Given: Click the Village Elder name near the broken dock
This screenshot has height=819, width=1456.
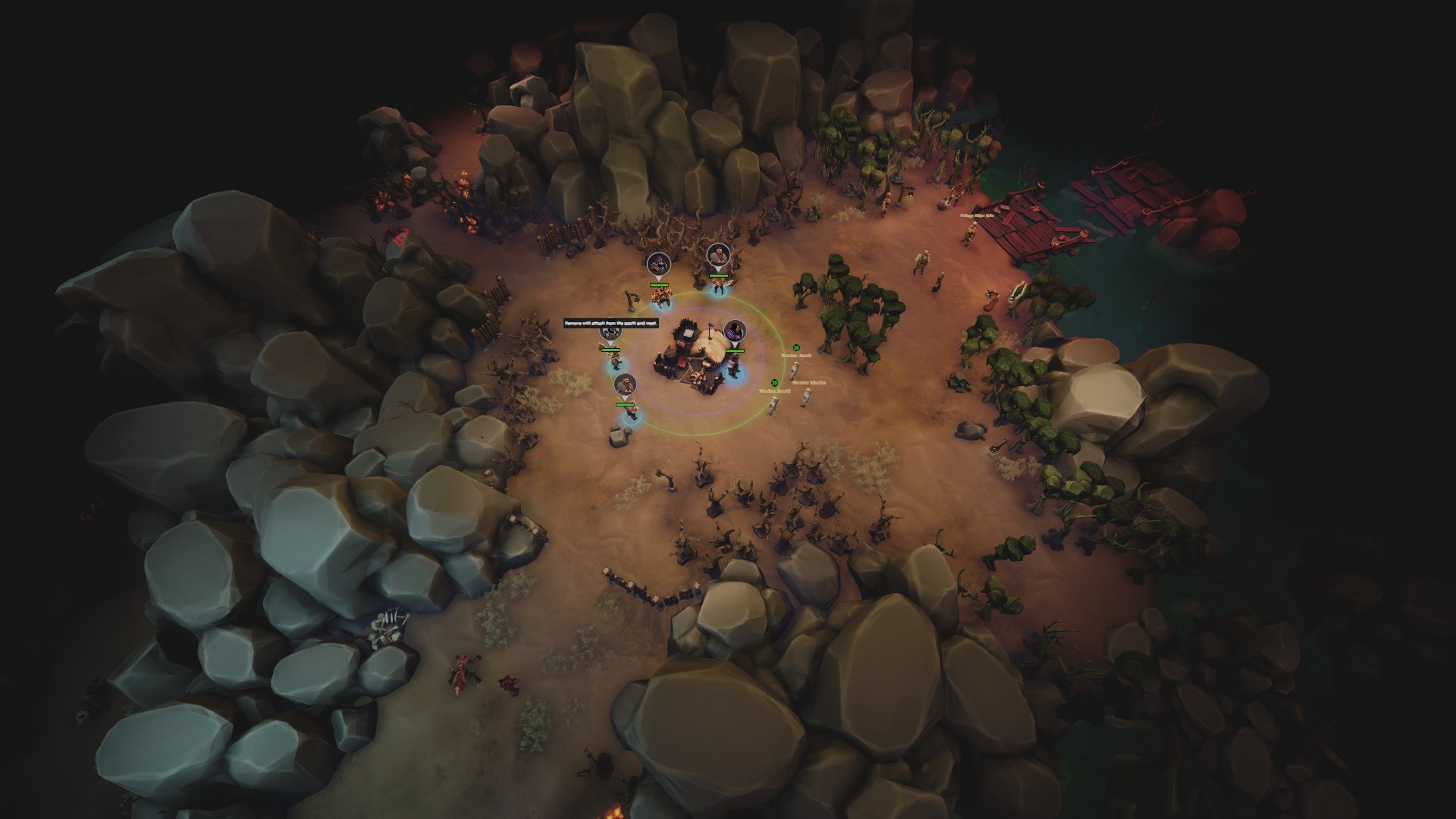Looking at the screenshot, I should (976, 215).
